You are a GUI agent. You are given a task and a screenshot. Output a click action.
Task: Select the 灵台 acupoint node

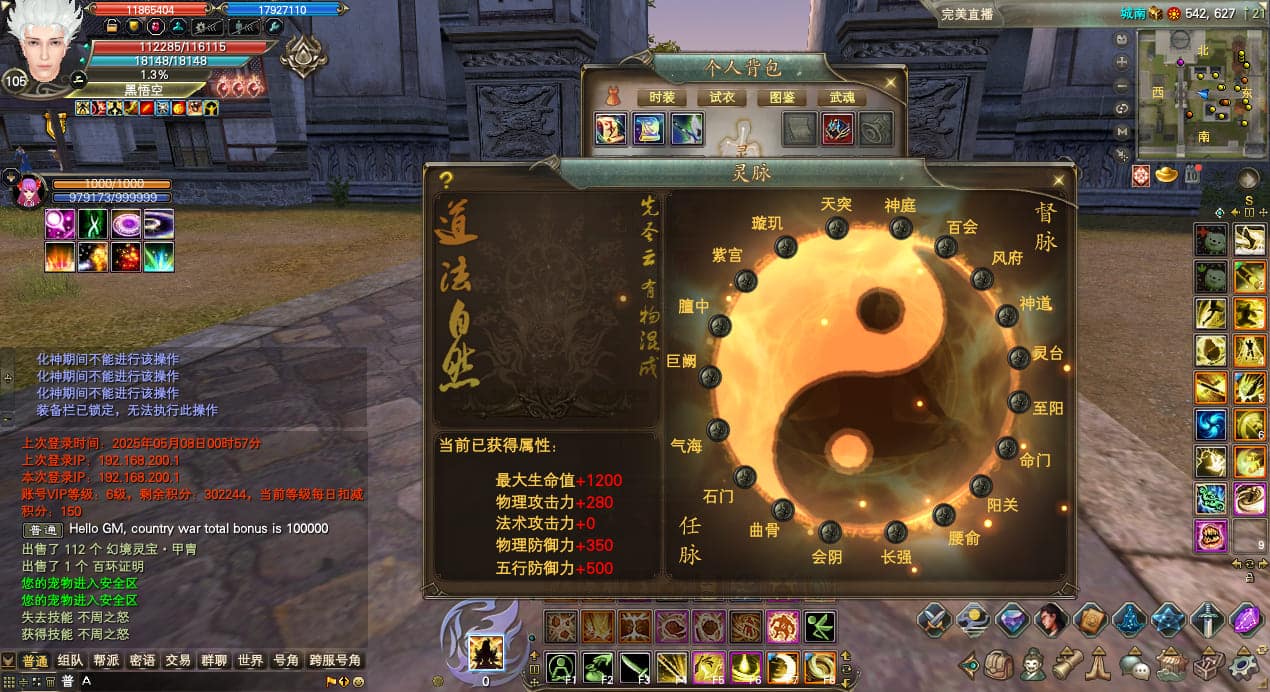tap(1019, 358)
